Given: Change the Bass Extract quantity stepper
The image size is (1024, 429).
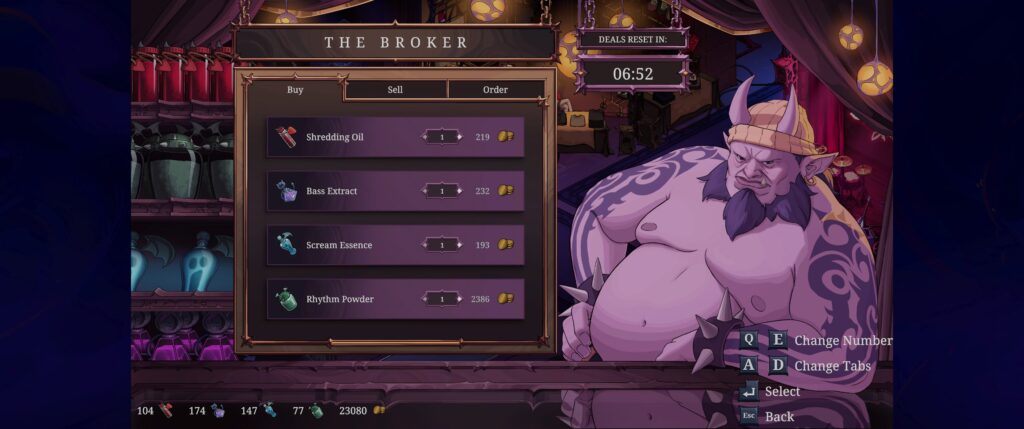Looking at the screenshot, I should (x=442, y=191).
